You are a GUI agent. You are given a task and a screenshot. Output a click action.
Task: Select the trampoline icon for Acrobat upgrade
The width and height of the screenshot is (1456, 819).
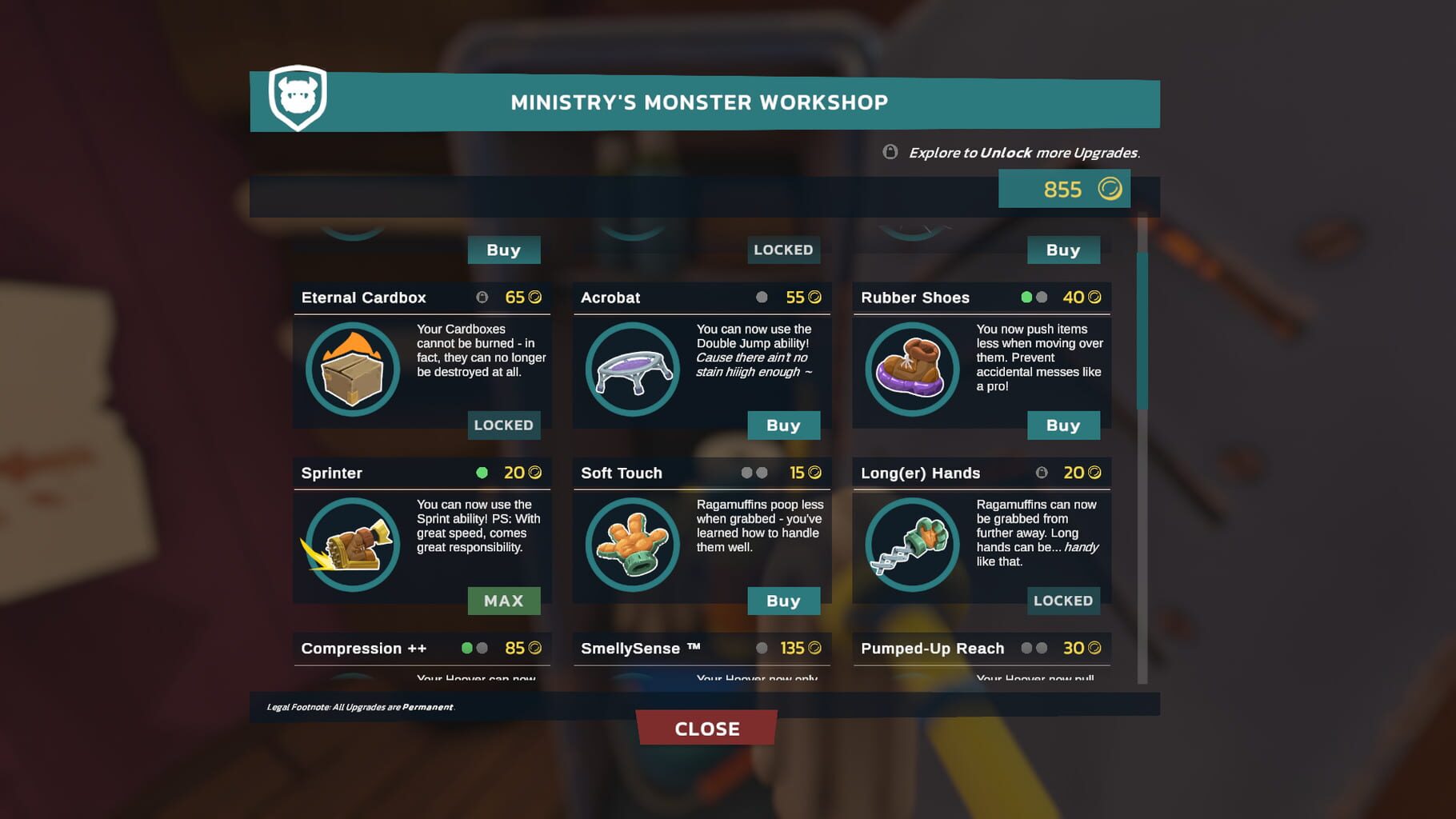point(631,370)
